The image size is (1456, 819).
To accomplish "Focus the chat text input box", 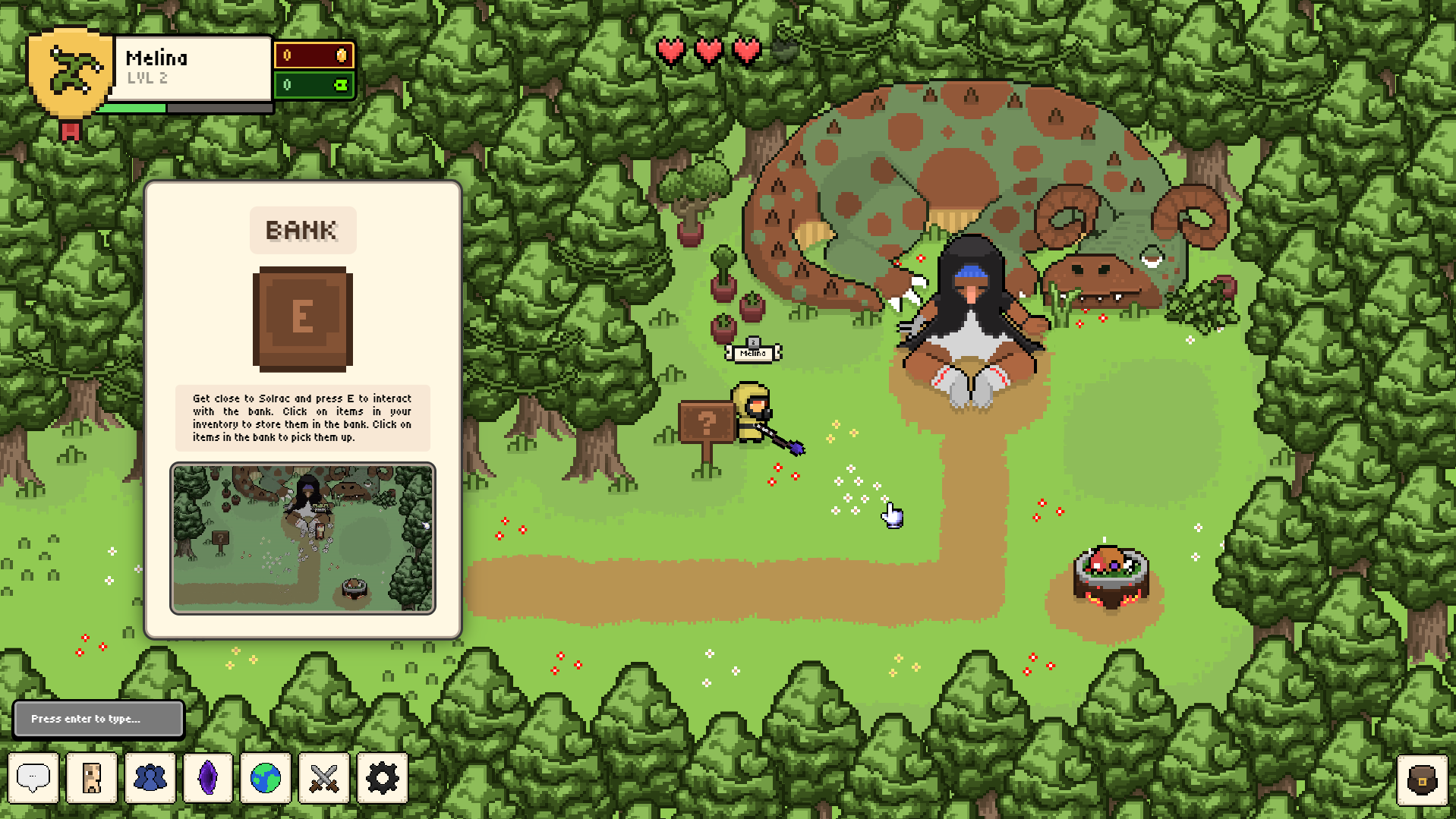I will click(99, 719).
